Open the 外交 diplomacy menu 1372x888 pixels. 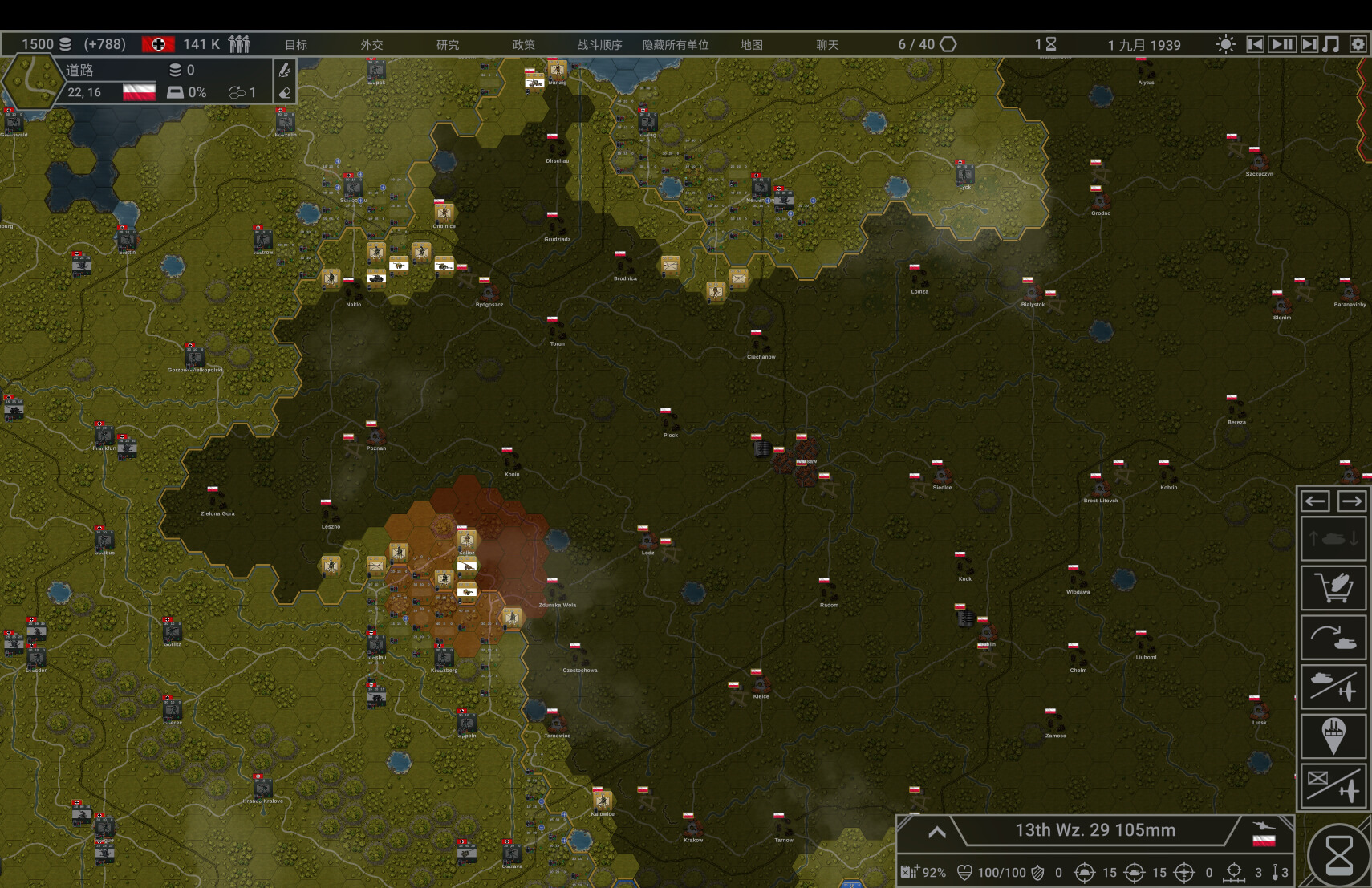click(370, 45)
